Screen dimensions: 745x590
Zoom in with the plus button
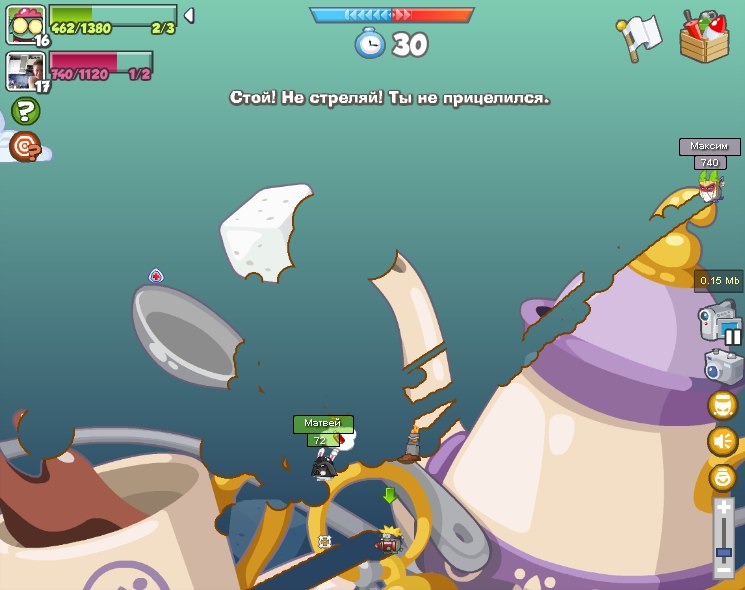tap(724, 508)
